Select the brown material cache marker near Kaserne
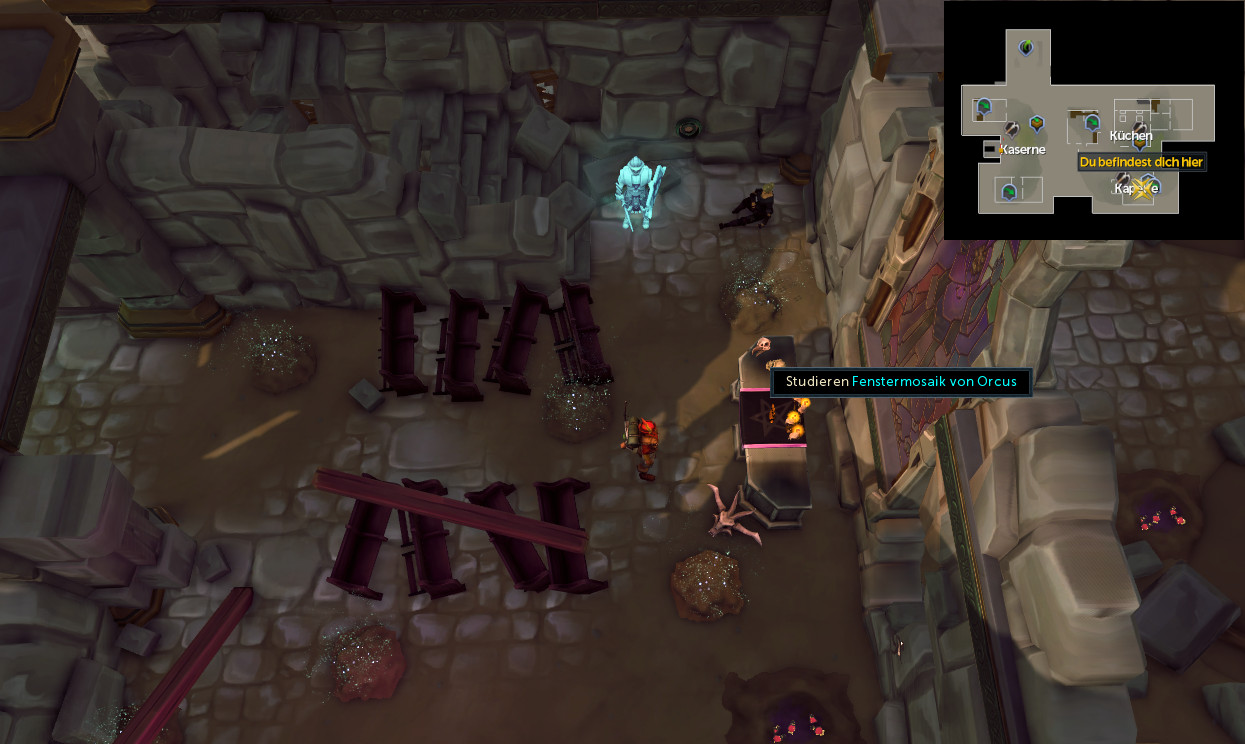The width and height of the screenshot is (1245, 744). [1037, 123]
